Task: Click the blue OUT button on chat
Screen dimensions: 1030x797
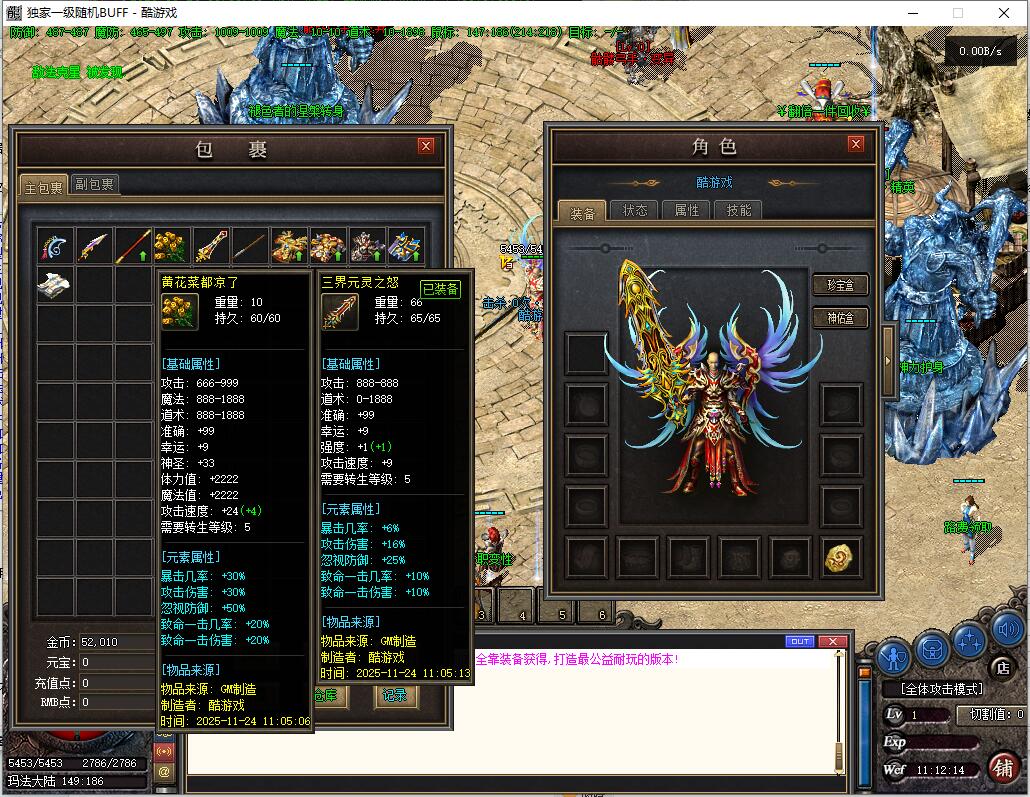Action: click(x=800, y=641)
